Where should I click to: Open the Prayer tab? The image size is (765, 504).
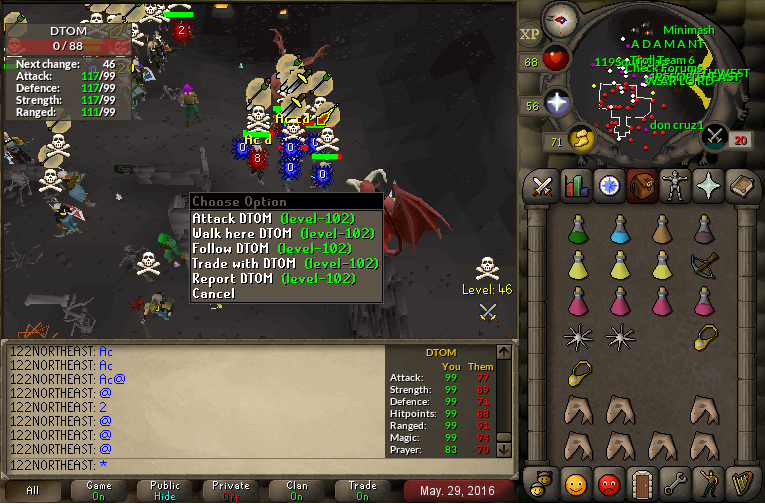coord(707,186)
